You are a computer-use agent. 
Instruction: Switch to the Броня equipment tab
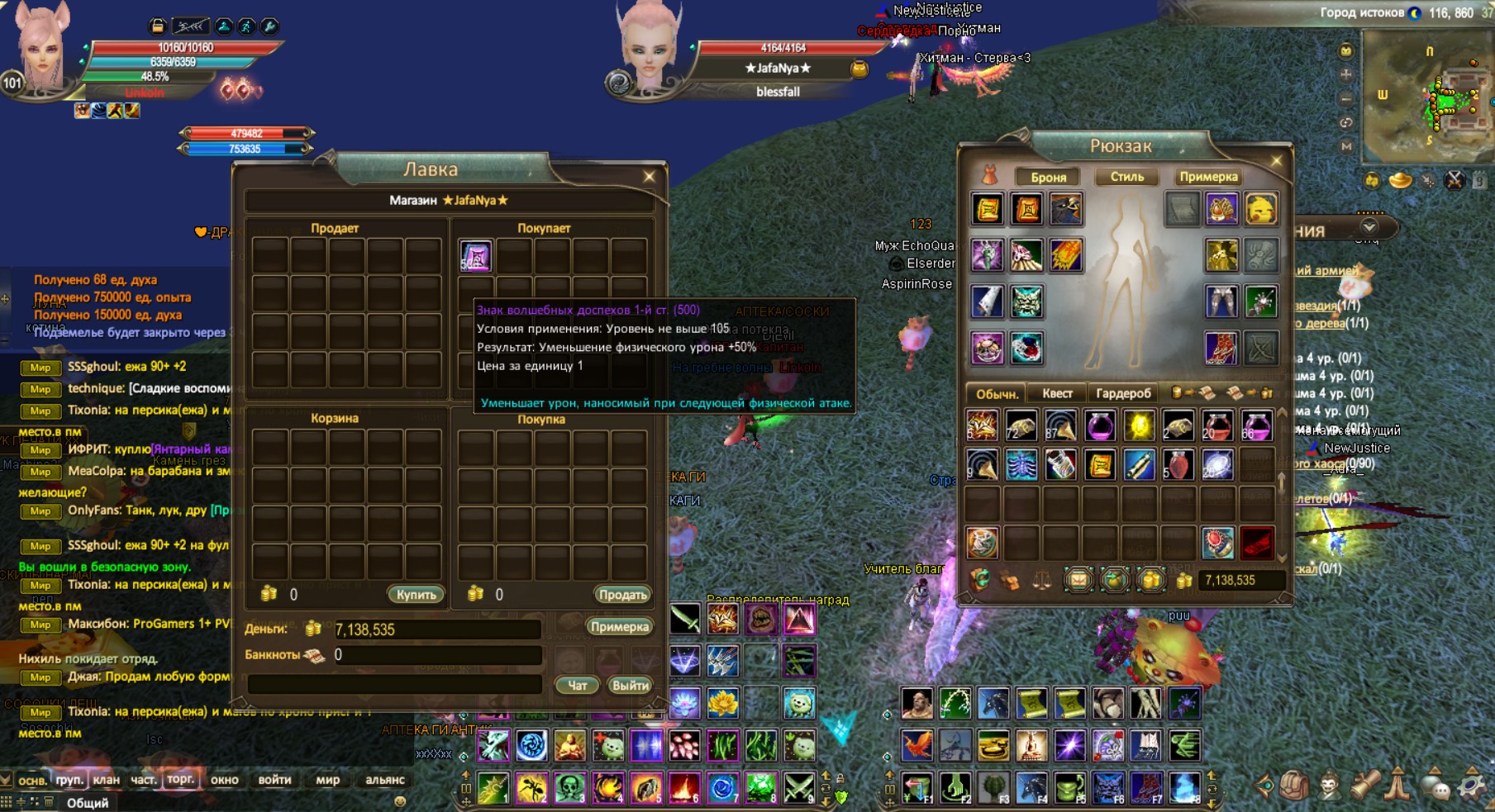click(1048, 176)
